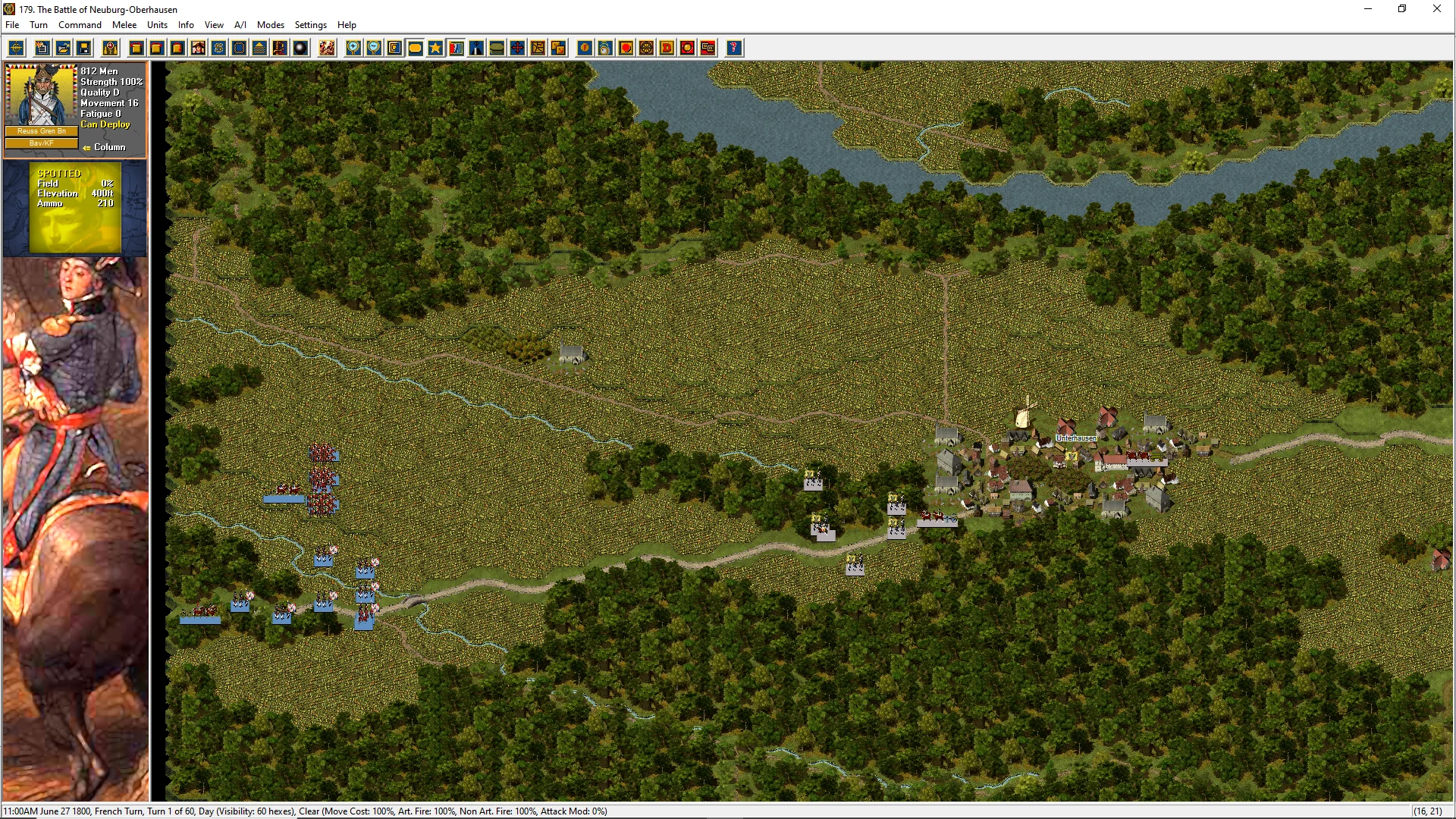The width and height of the screenshot is (1456, 819).
Task: Select the Reuss Gren Bn unit portrait
Action: (41, 96)
